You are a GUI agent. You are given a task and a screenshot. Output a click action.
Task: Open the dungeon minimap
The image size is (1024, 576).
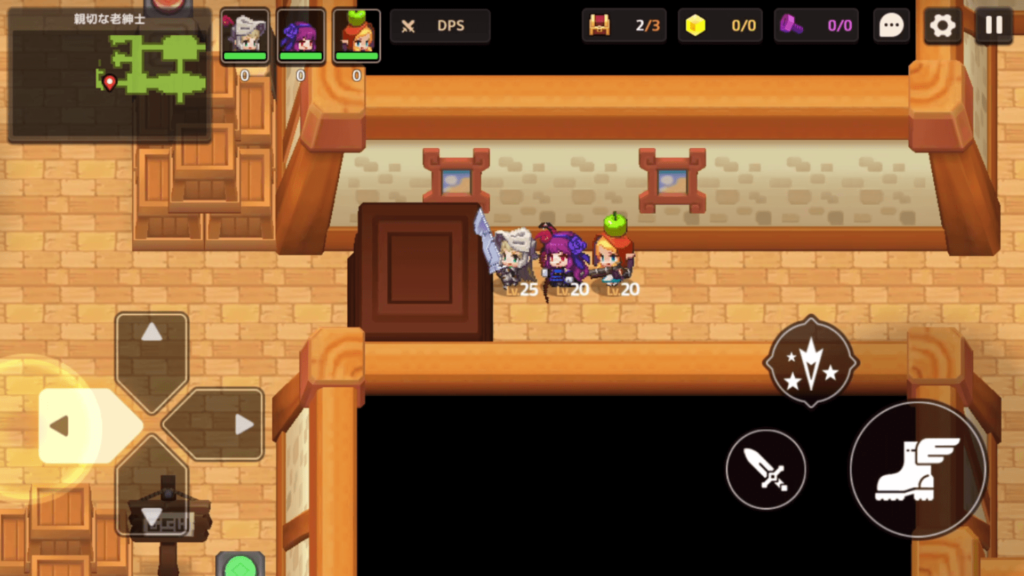pyautogui.click(x=110, y=75)
